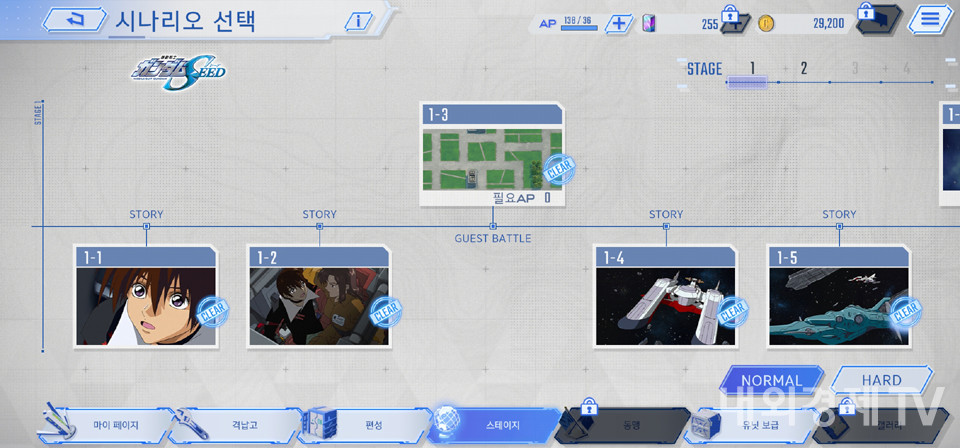Open the scenario info button
The image size is (960, 448).
[x=357, y=21]
